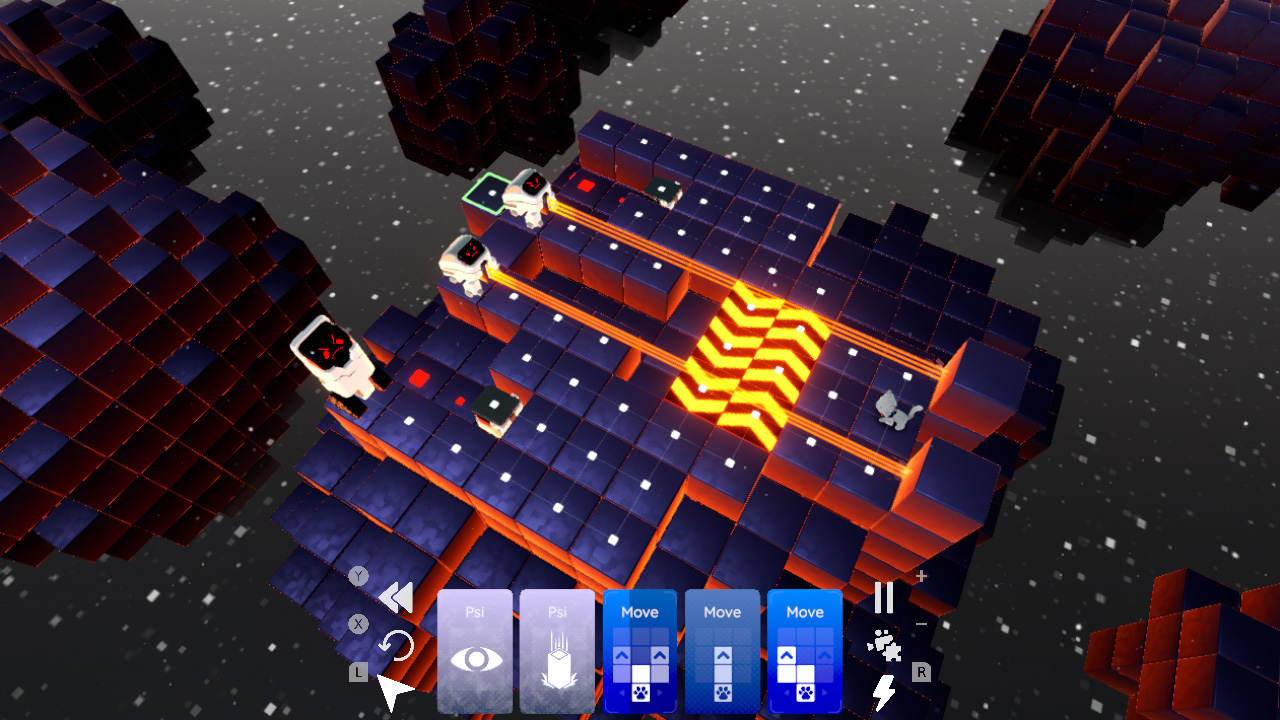The width and height of the screenshot is (1280, 720).
Task: Click the lightning bolt icon
Action: (x=884, y=691)
